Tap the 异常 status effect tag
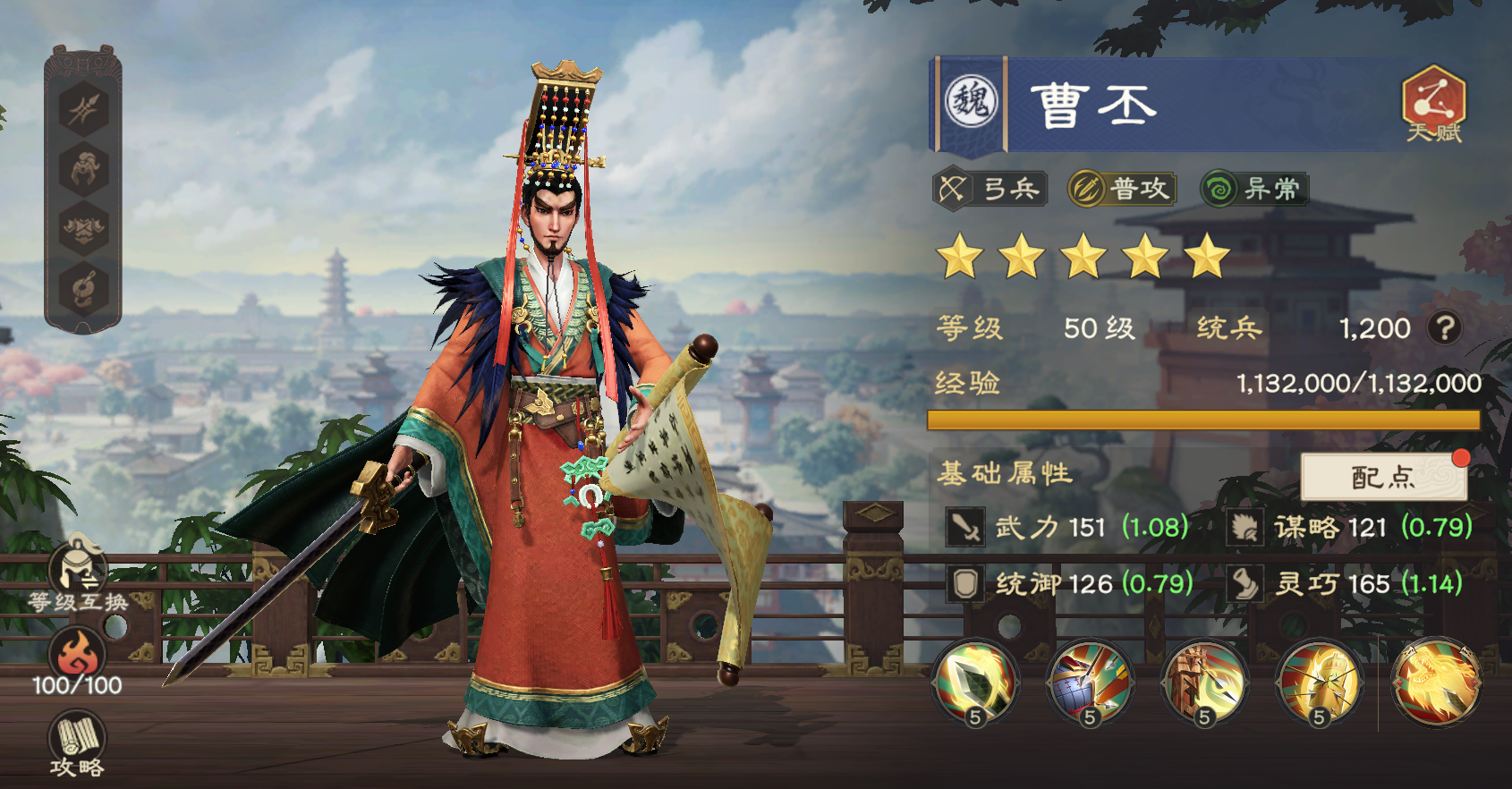Viewport: 1512px width, 789px height. point(1253,189)
